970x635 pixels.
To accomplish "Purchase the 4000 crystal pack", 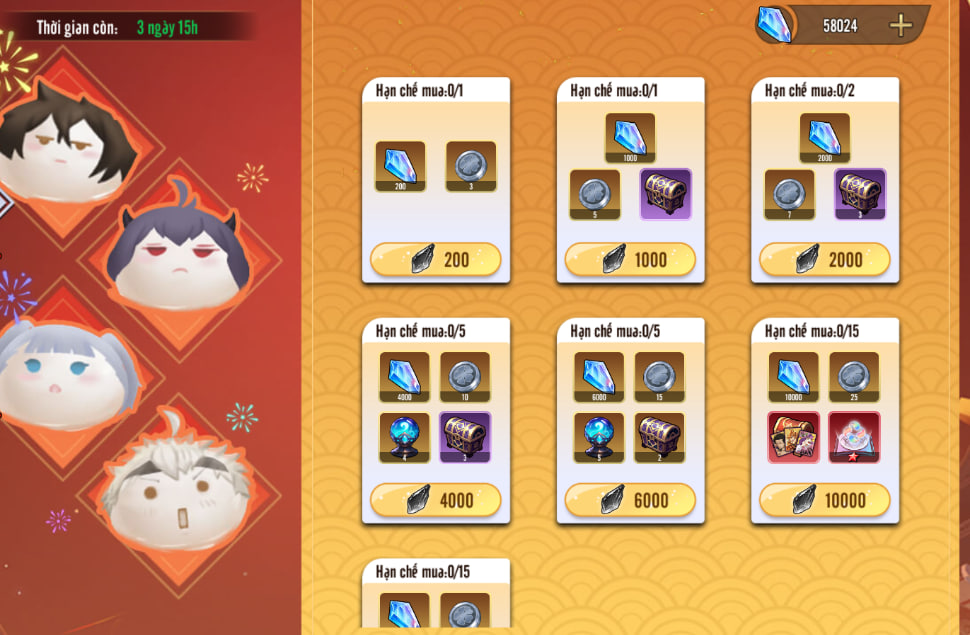I will click(435, 500).
